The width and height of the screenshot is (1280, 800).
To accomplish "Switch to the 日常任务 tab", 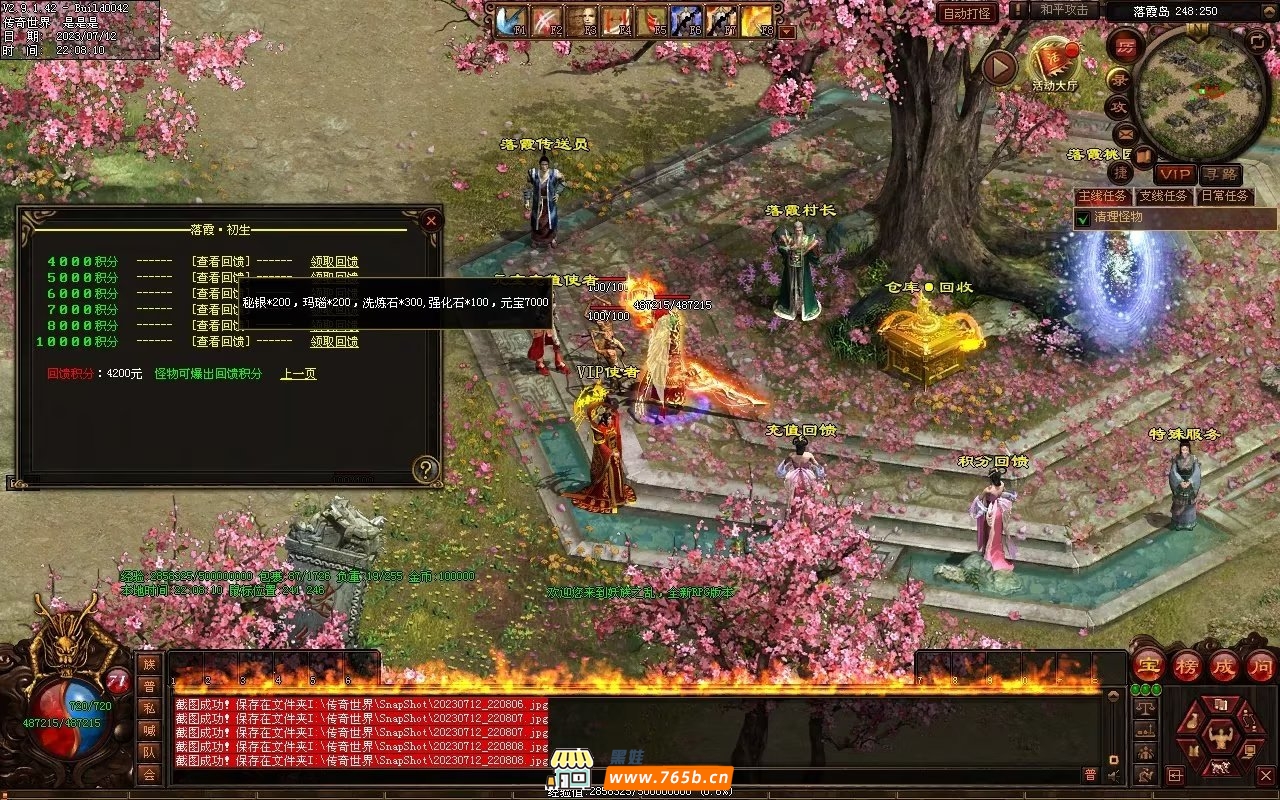I will (x=1224, y=196).
